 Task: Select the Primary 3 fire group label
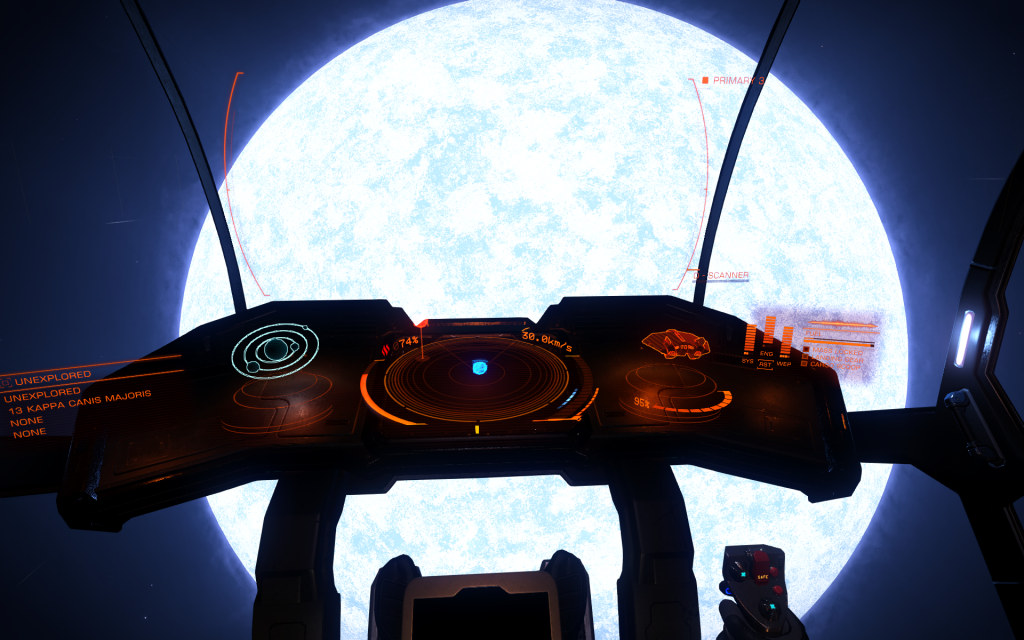736,80
